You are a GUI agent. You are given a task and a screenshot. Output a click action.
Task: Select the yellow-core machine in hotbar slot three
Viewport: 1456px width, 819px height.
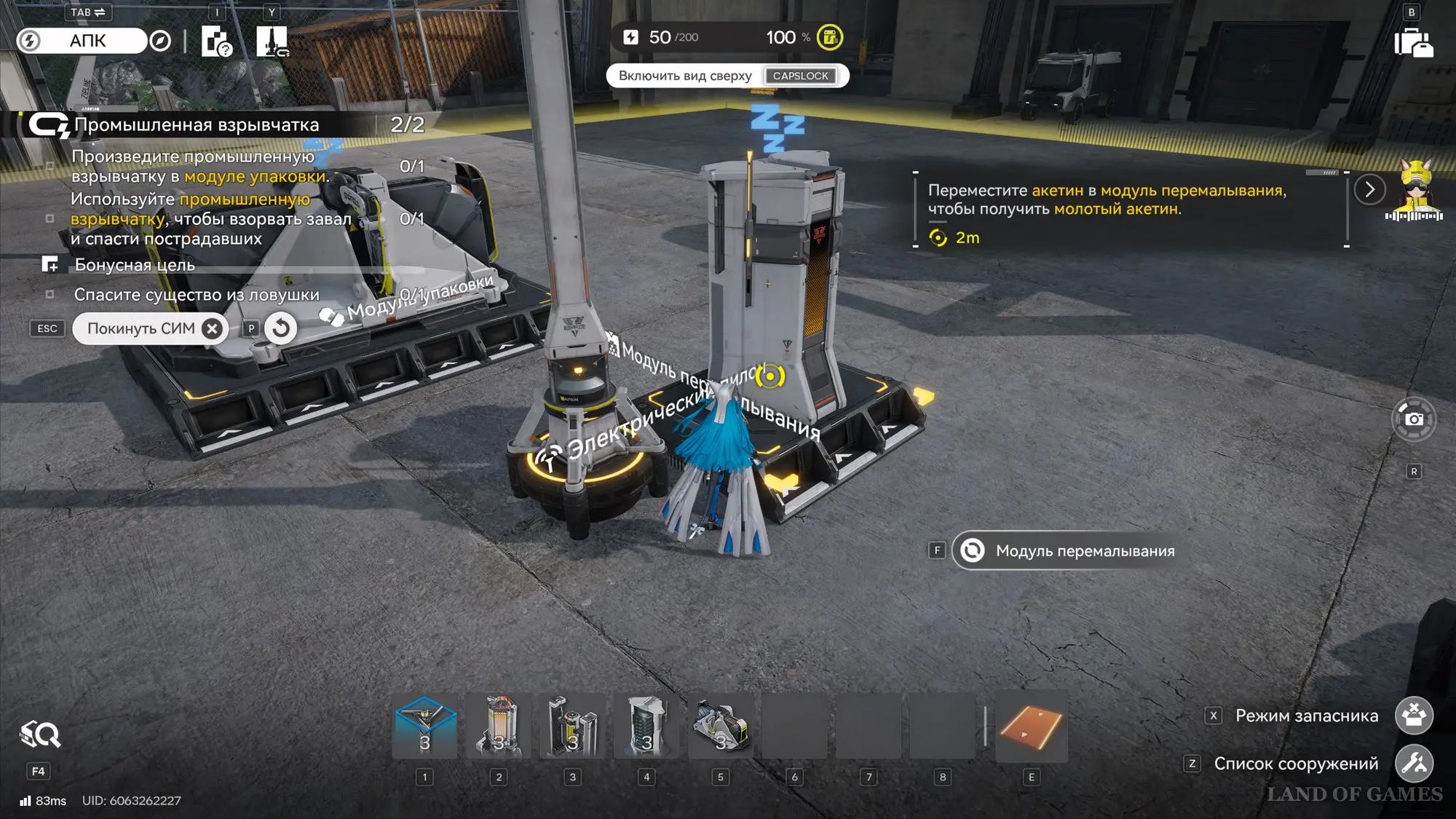click(x=573, y=727)
